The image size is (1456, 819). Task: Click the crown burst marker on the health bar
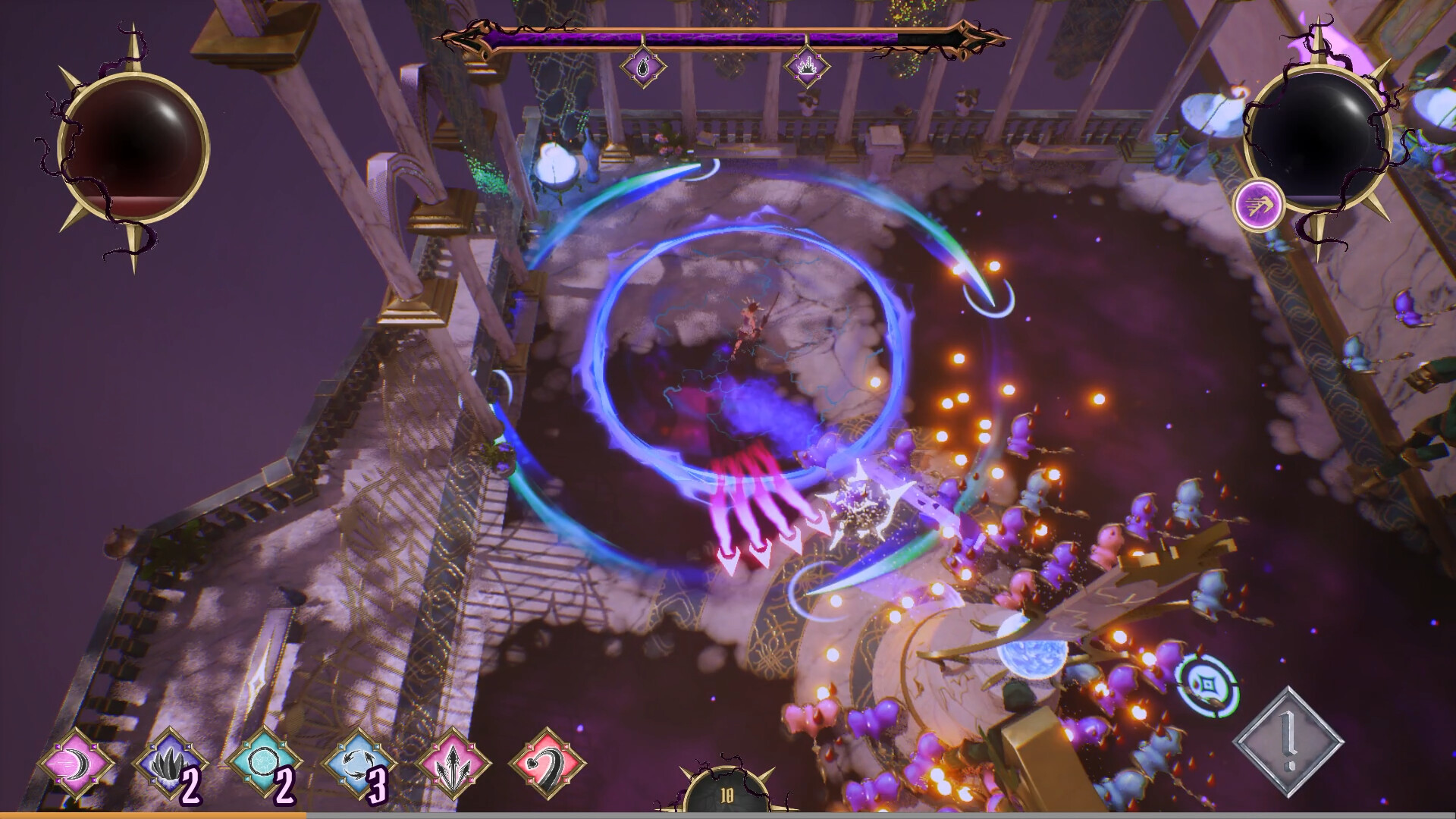coord(806,65)
